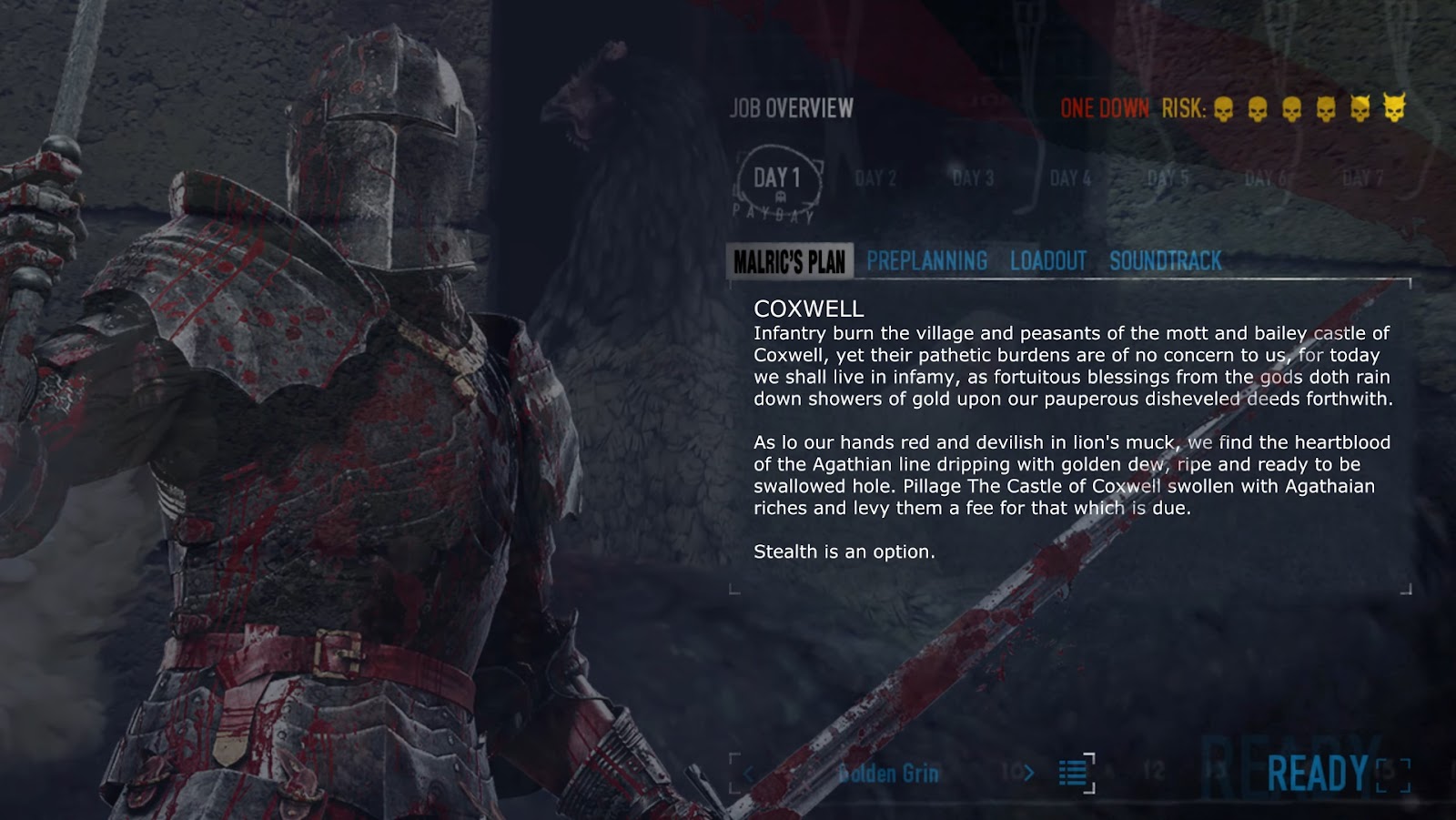Open the Malric's Plan tab
The image size is (1456, 820).
789,262
